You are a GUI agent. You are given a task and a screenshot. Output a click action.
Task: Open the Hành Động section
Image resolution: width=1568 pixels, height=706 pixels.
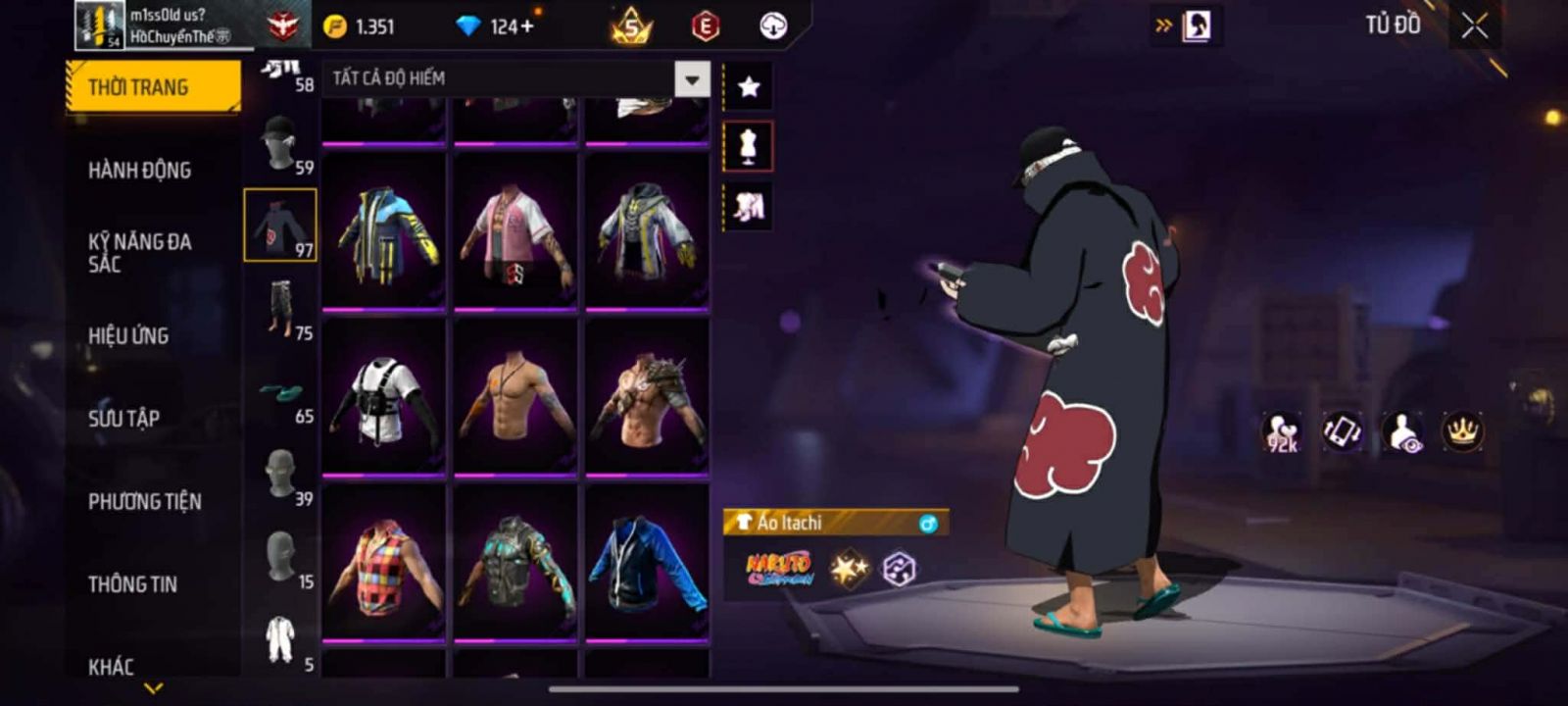click(x=139, y=171)
